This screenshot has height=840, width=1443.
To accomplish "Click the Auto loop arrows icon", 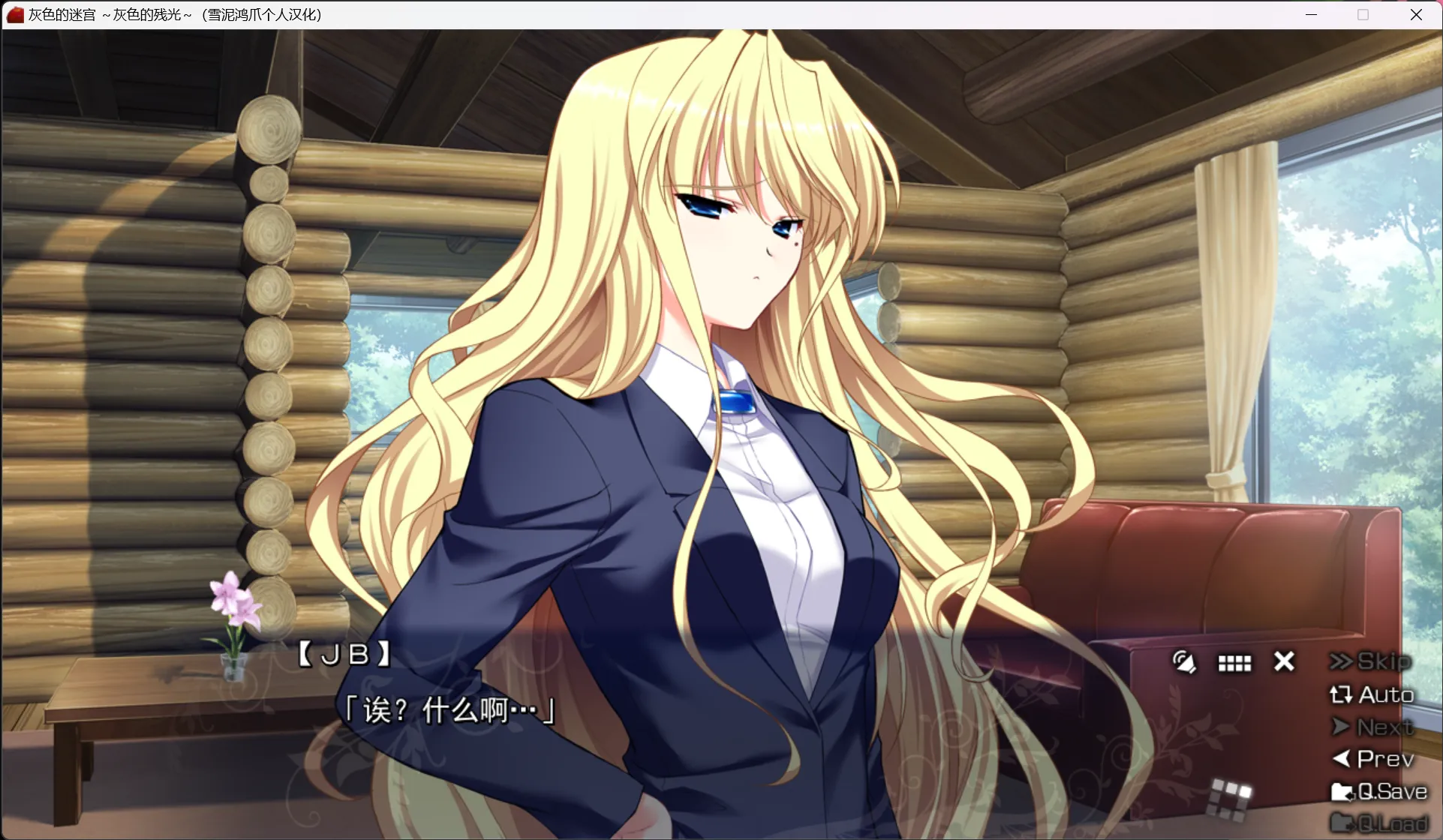I will point(1342,694).
